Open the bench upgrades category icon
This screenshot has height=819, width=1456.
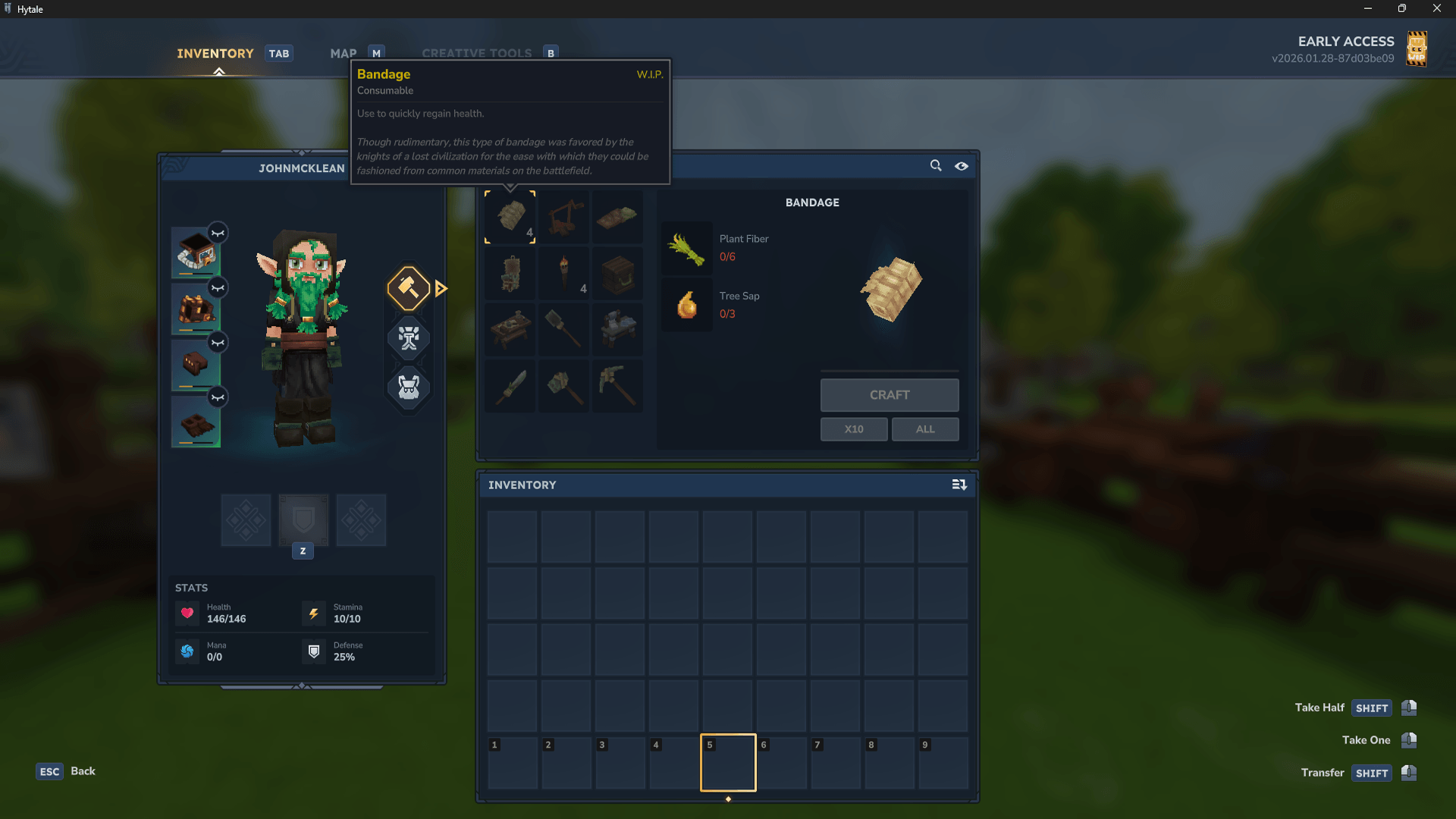(x=408, y=339)
